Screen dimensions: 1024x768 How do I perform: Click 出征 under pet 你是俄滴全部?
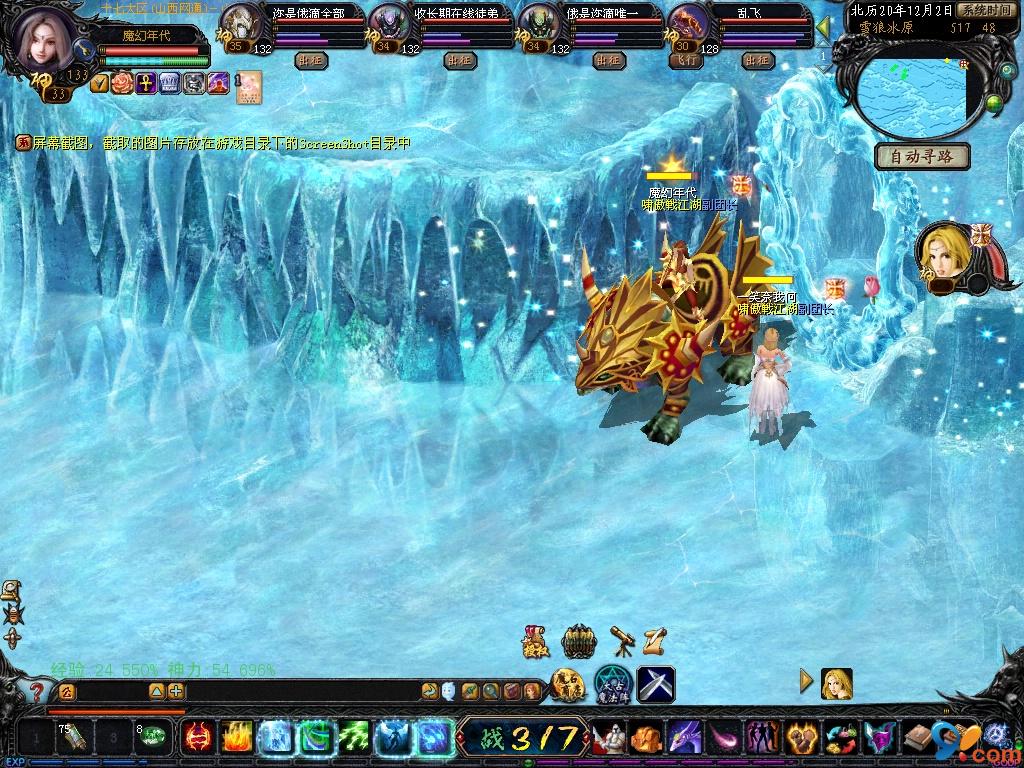pyautogui.click(x=311, y=60)
